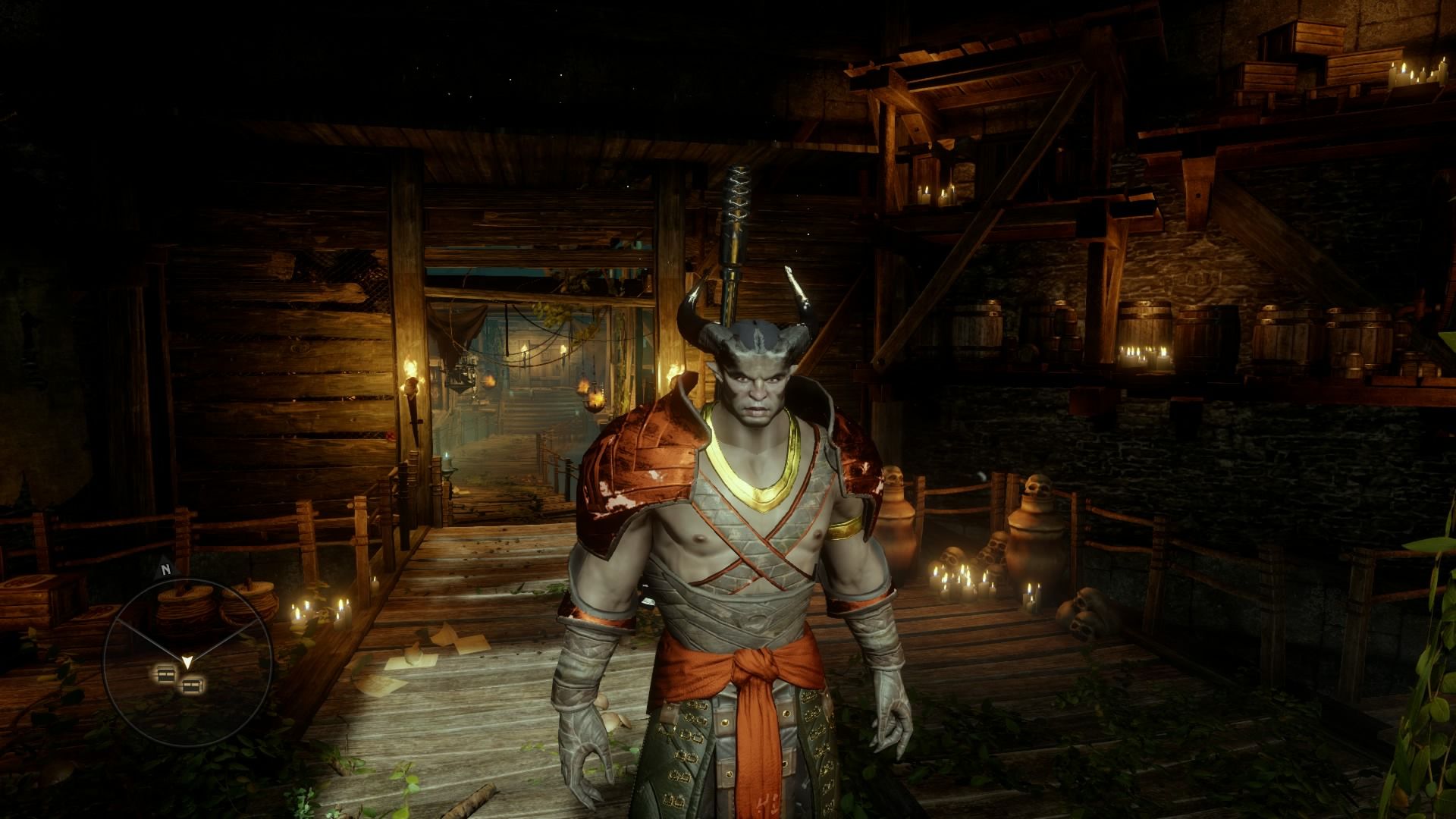Image resolution: width=1456 pixels, height=819 pixels.
Task: Select the white player arrow on the minimap
Action: 187,662
